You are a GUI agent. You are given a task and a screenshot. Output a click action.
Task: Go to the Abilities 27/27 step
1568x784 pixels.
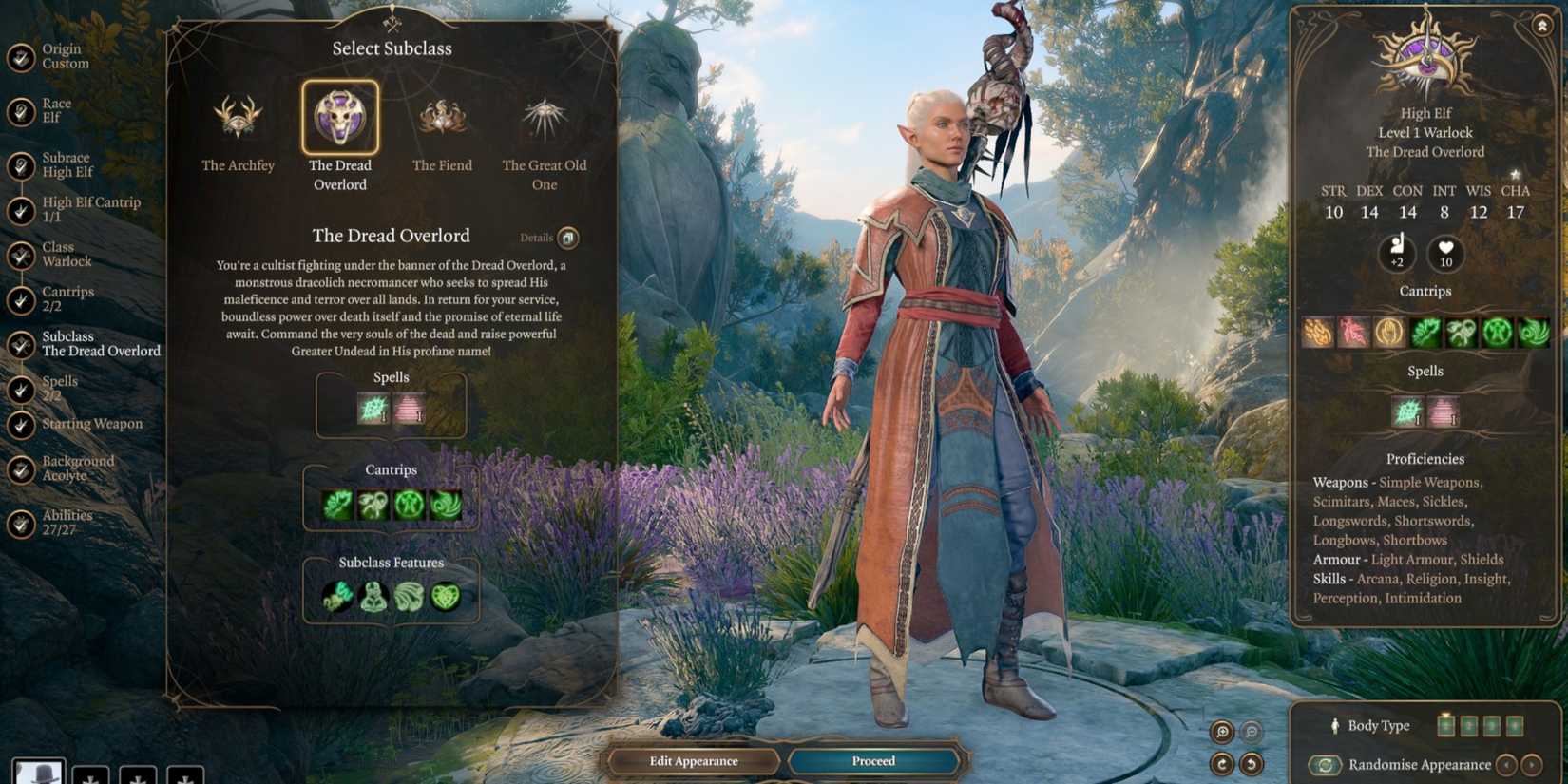[x=67, y=523]
